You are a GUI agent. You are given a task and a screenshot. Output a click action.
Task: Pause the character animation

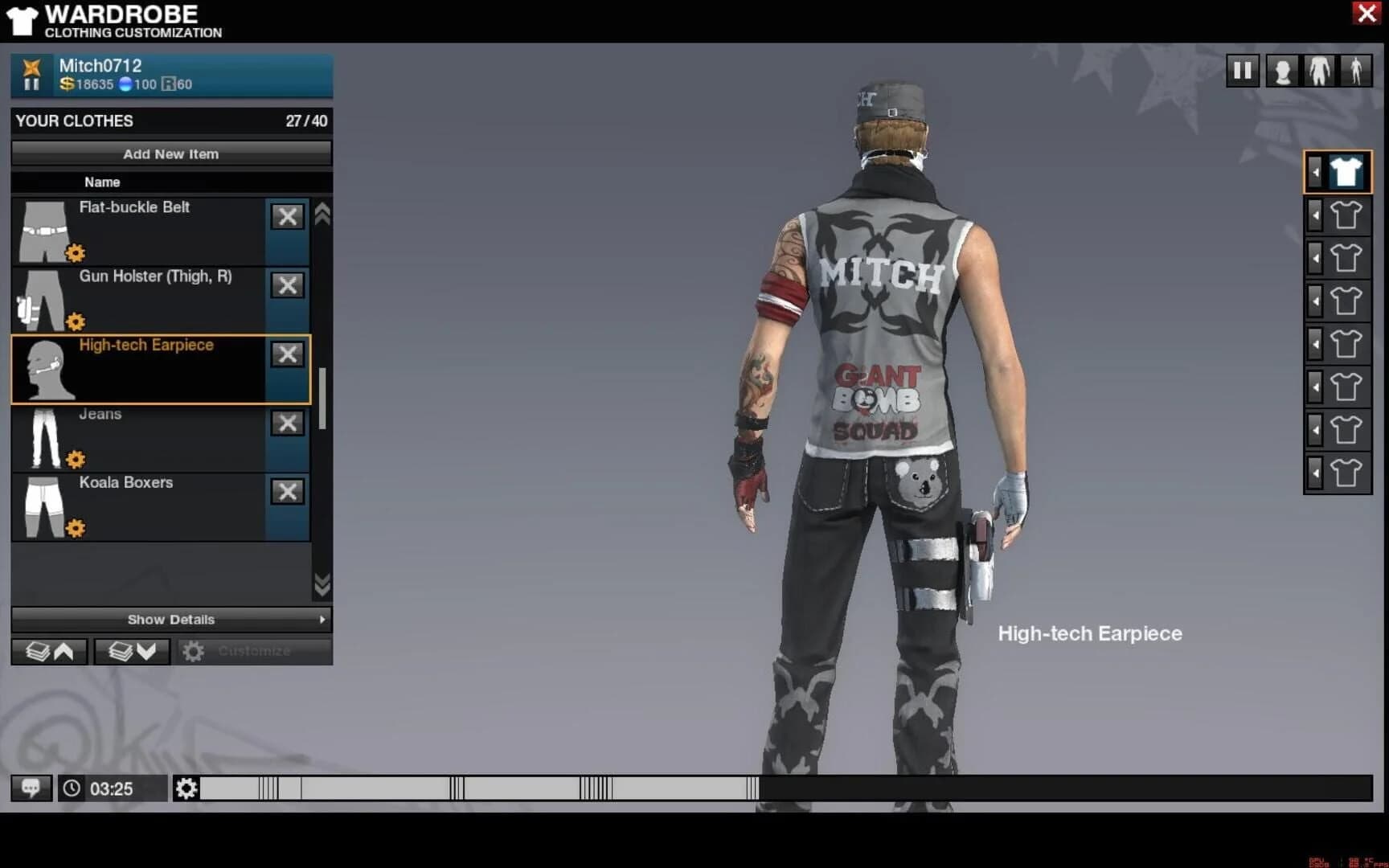click(x=1243, y=71)
